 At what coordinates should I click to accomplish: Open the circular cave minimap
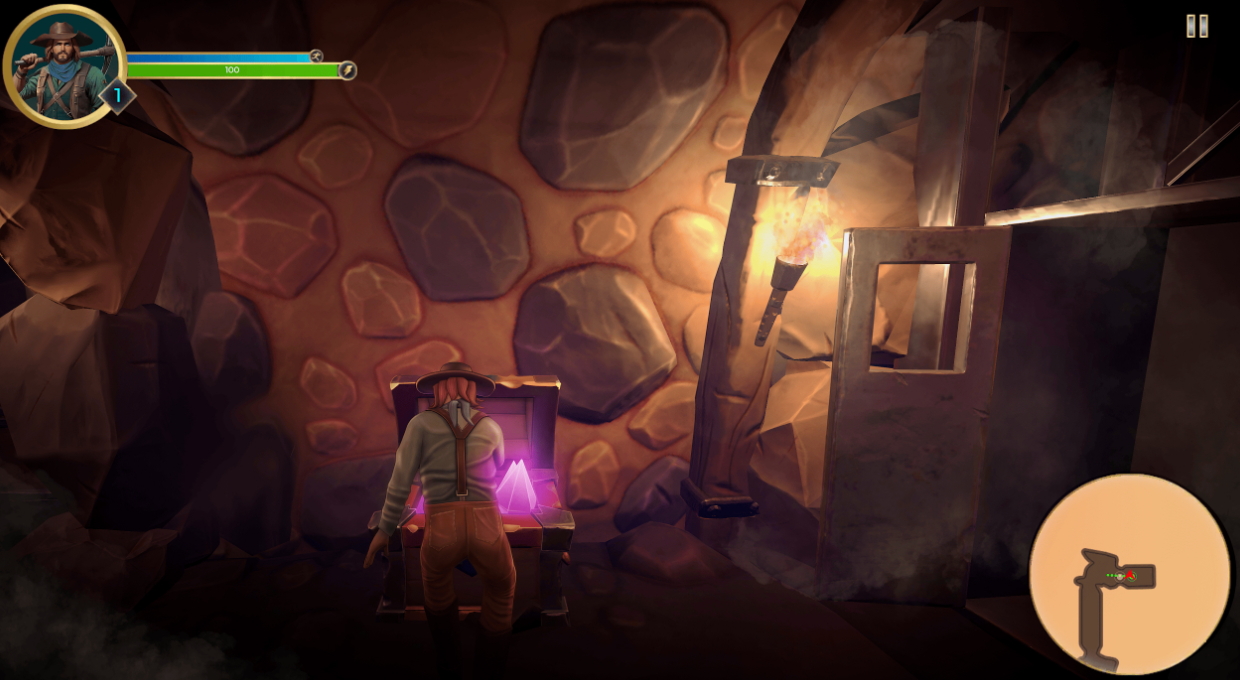point(1129,574)
